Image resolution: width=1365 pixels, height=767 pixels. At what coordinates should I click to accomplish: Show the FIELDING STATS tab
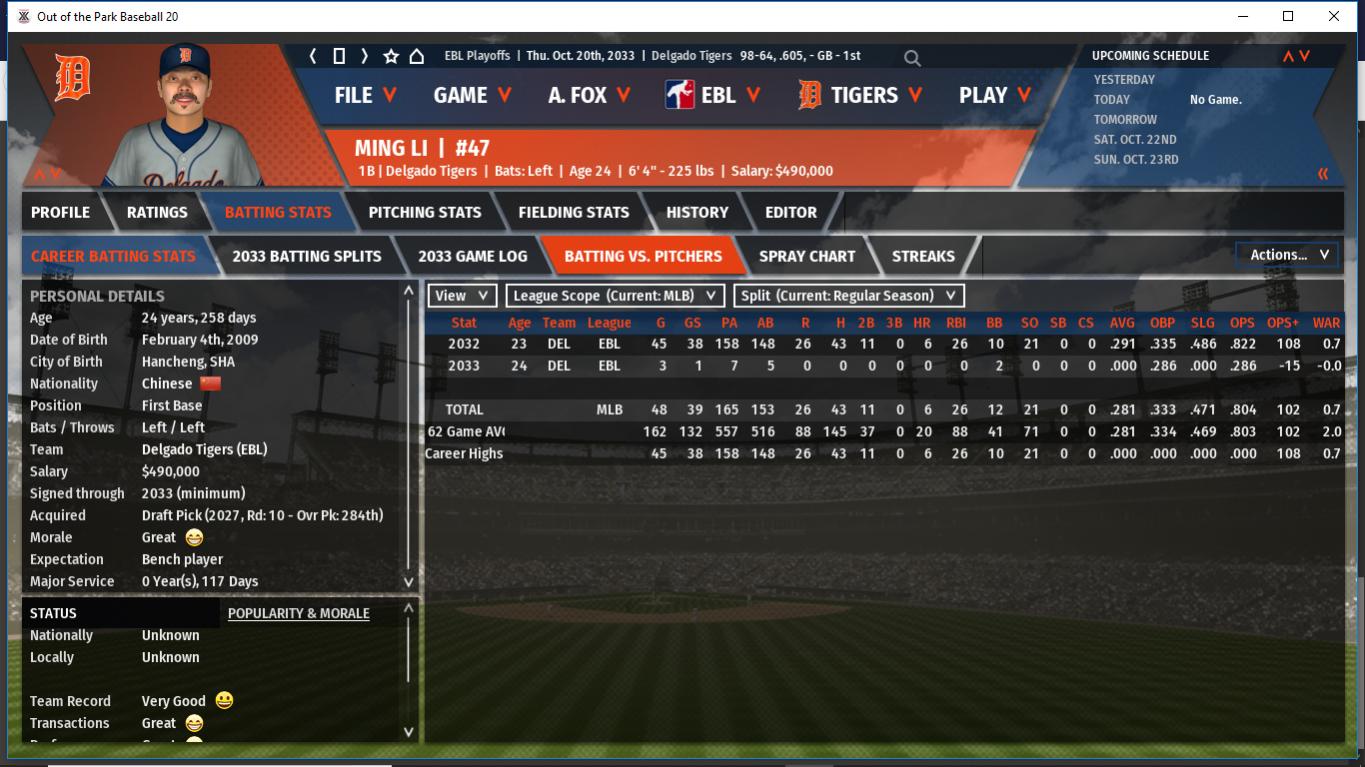573,212
